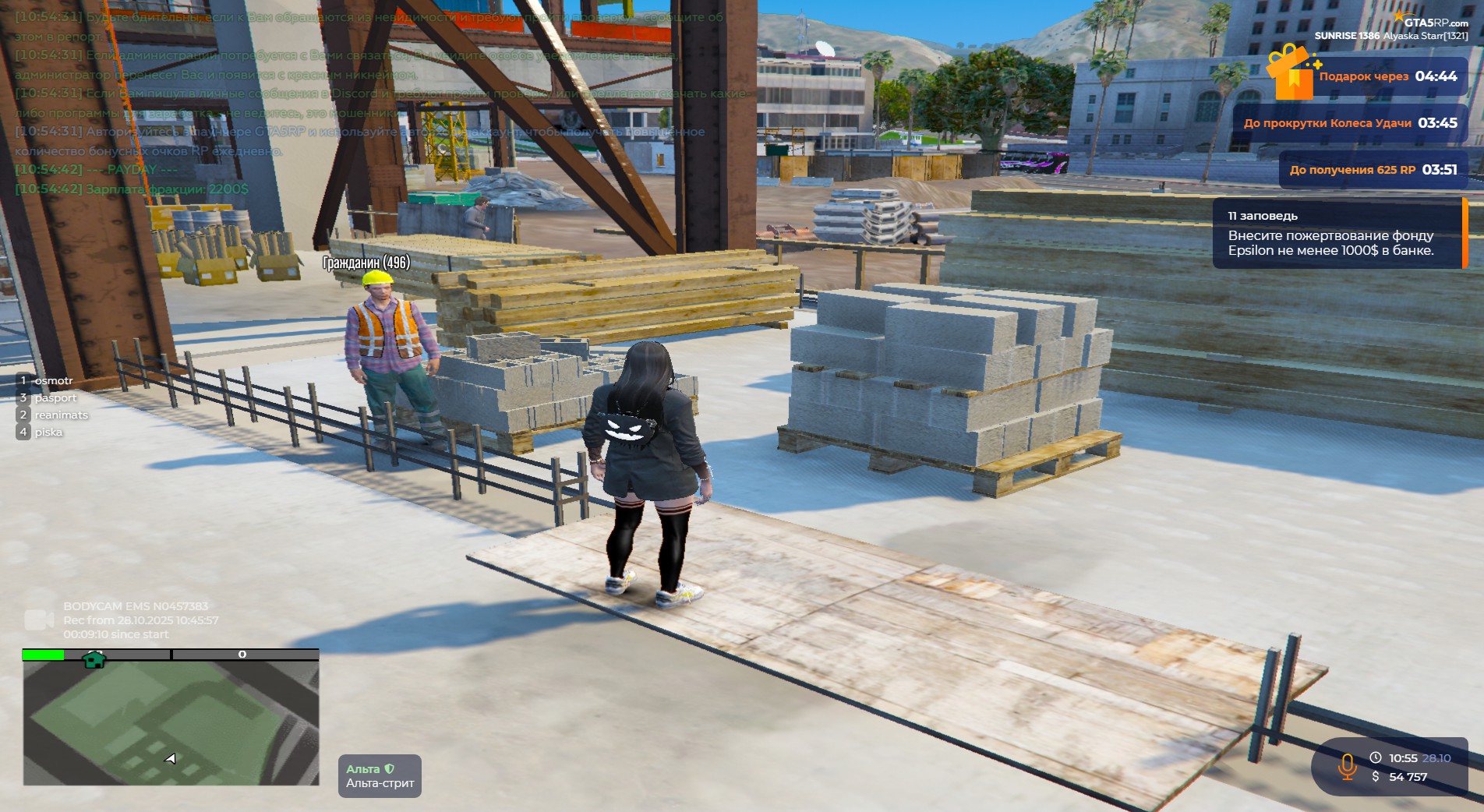Click the green house marker above minimap

tap(94, 660)
